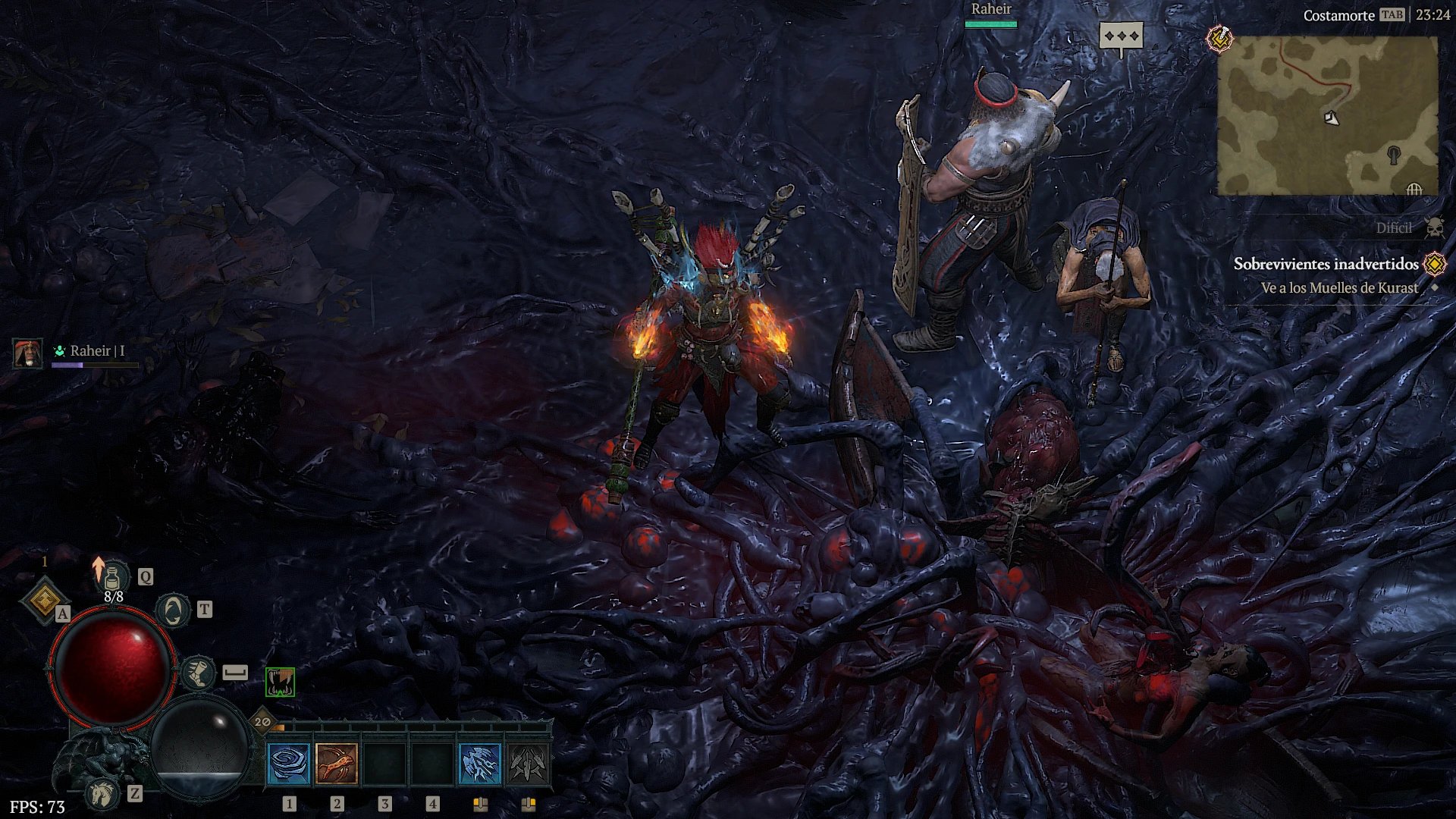Viewport: 1456px width, 819px height.
Task: Use the orange centipede skill
Action: point(337,763)
